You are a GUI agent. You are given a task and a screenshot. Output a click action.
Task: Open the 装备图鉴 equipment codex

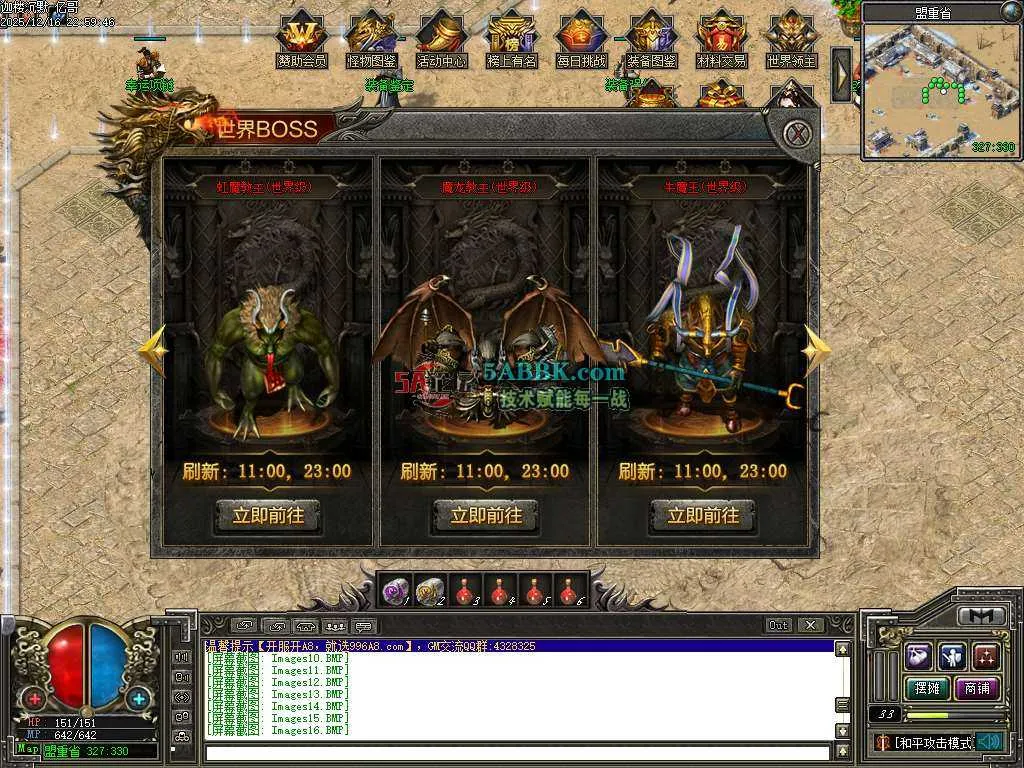click(651, 38)
